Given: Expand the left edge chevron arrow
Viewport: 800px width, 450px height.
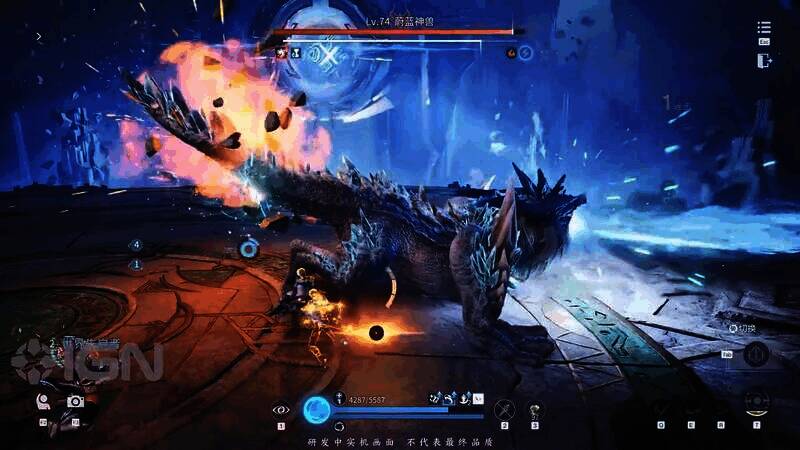Looking at the screenshot, I should (39, 37).
